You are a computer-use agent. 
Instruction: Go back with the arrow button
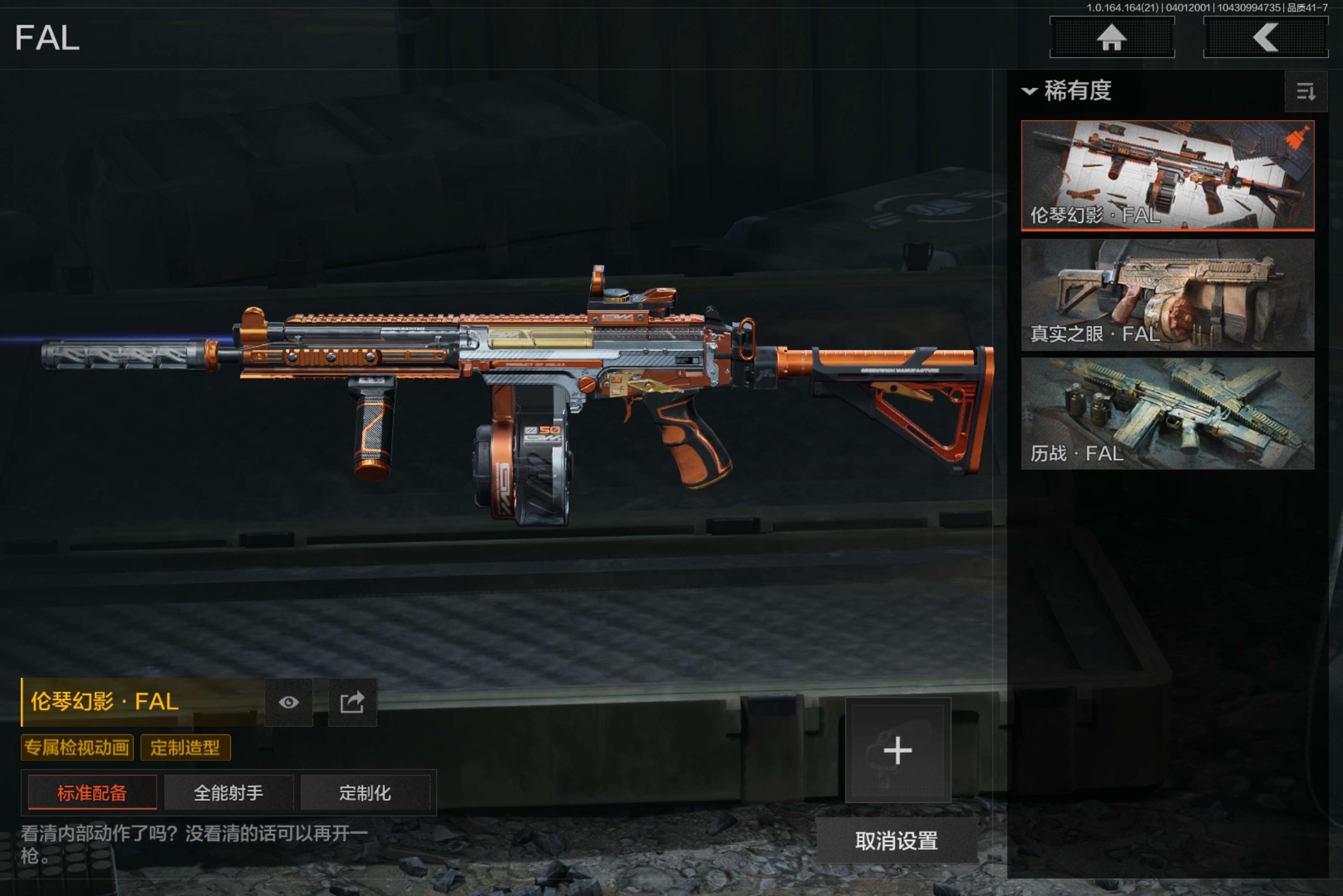coord(1265,38)
